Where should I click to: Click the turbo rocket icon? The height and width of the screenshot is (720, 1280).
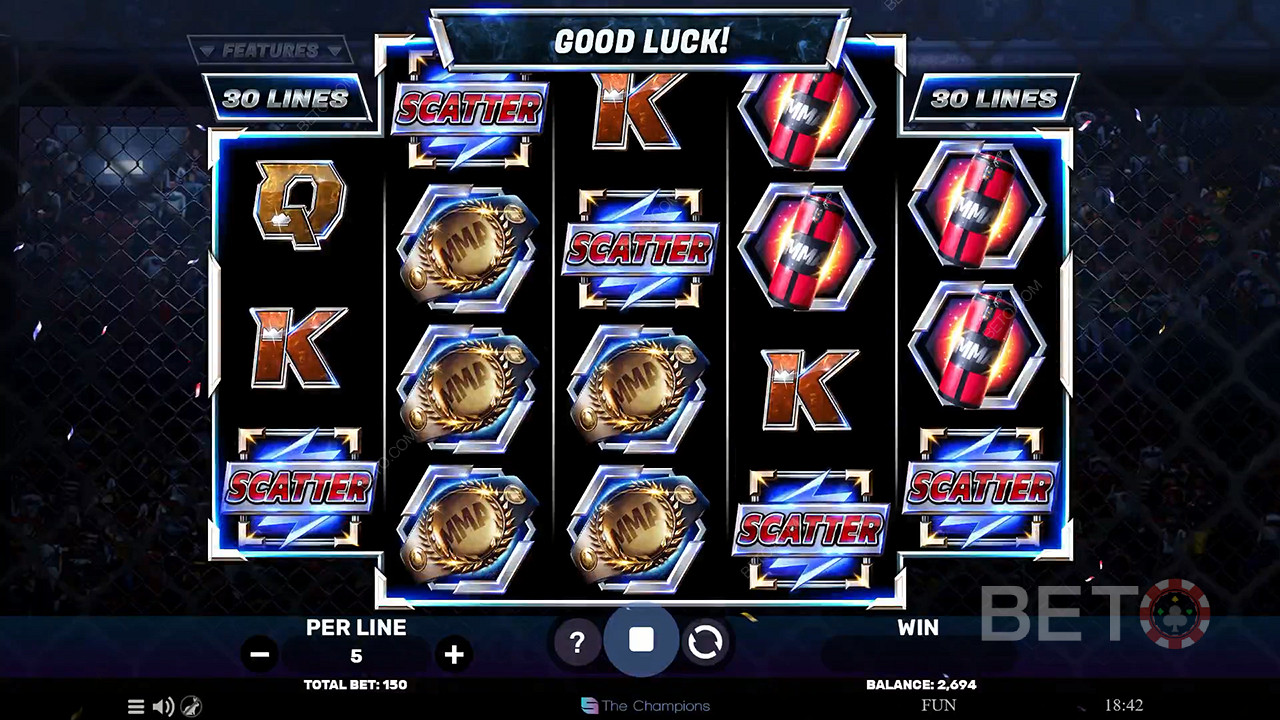point(190,706)
